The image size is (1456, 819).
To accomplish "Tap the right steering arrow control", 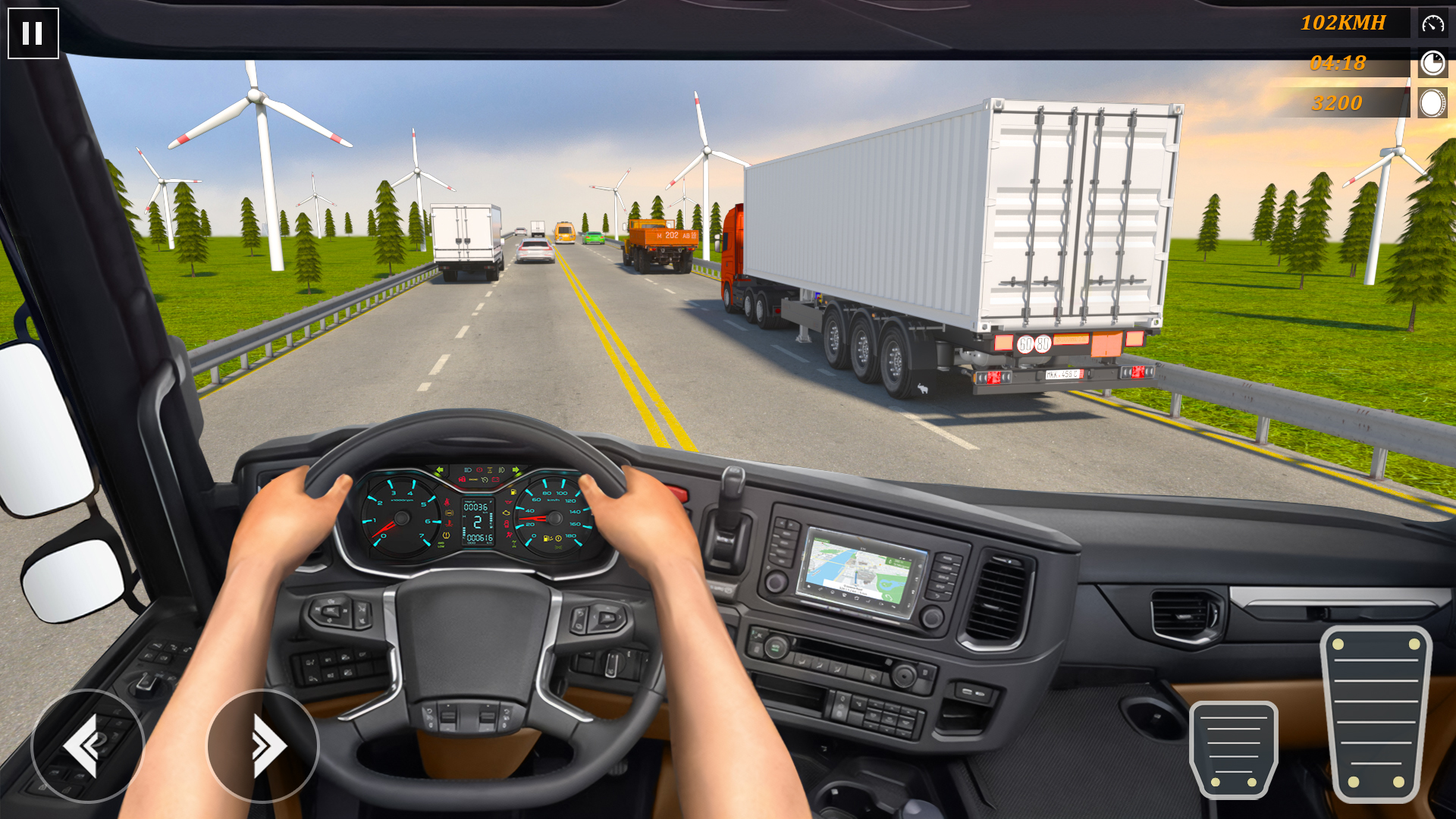I will (263, 745).
